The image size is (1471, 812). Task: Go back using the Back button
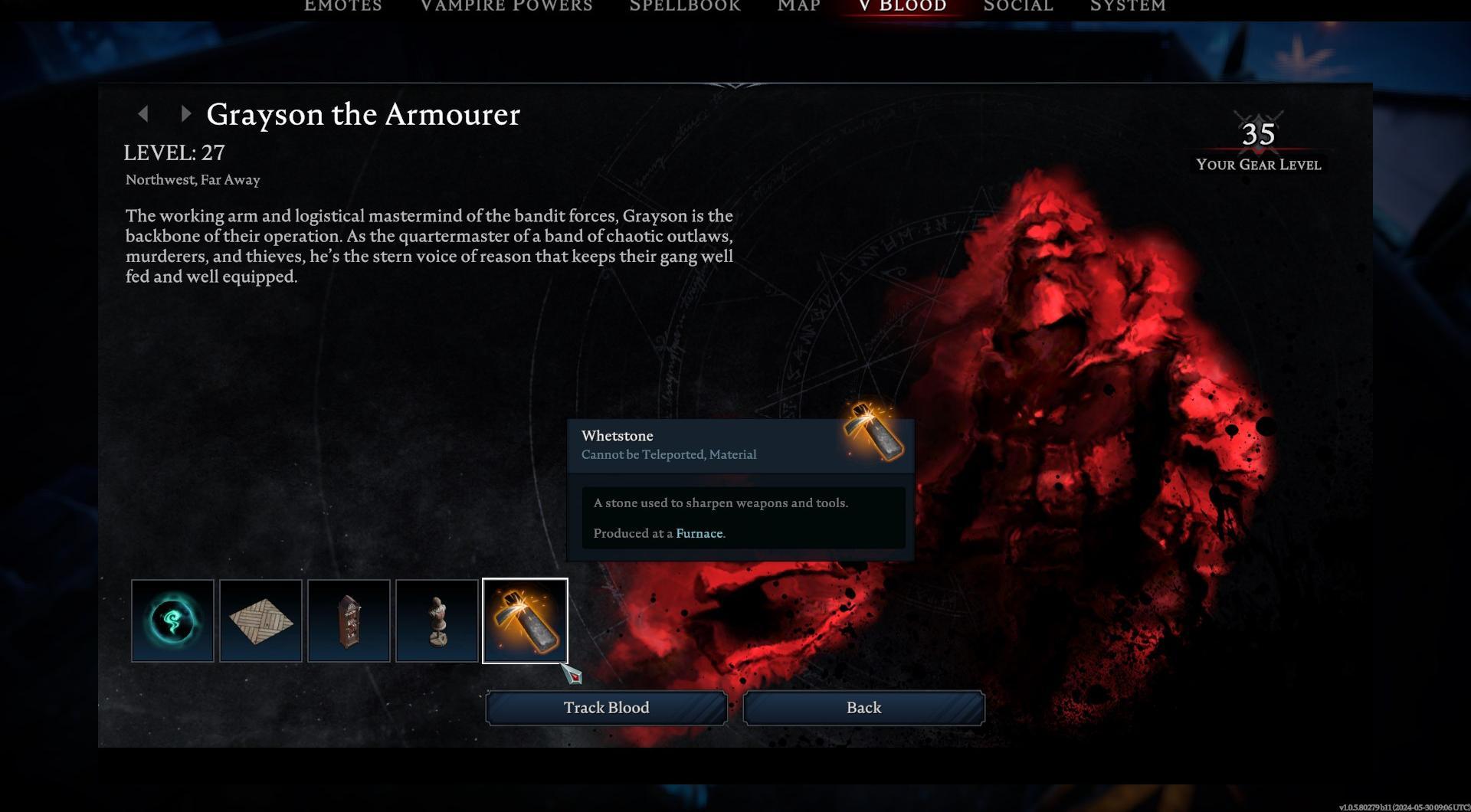click(863, 708)
